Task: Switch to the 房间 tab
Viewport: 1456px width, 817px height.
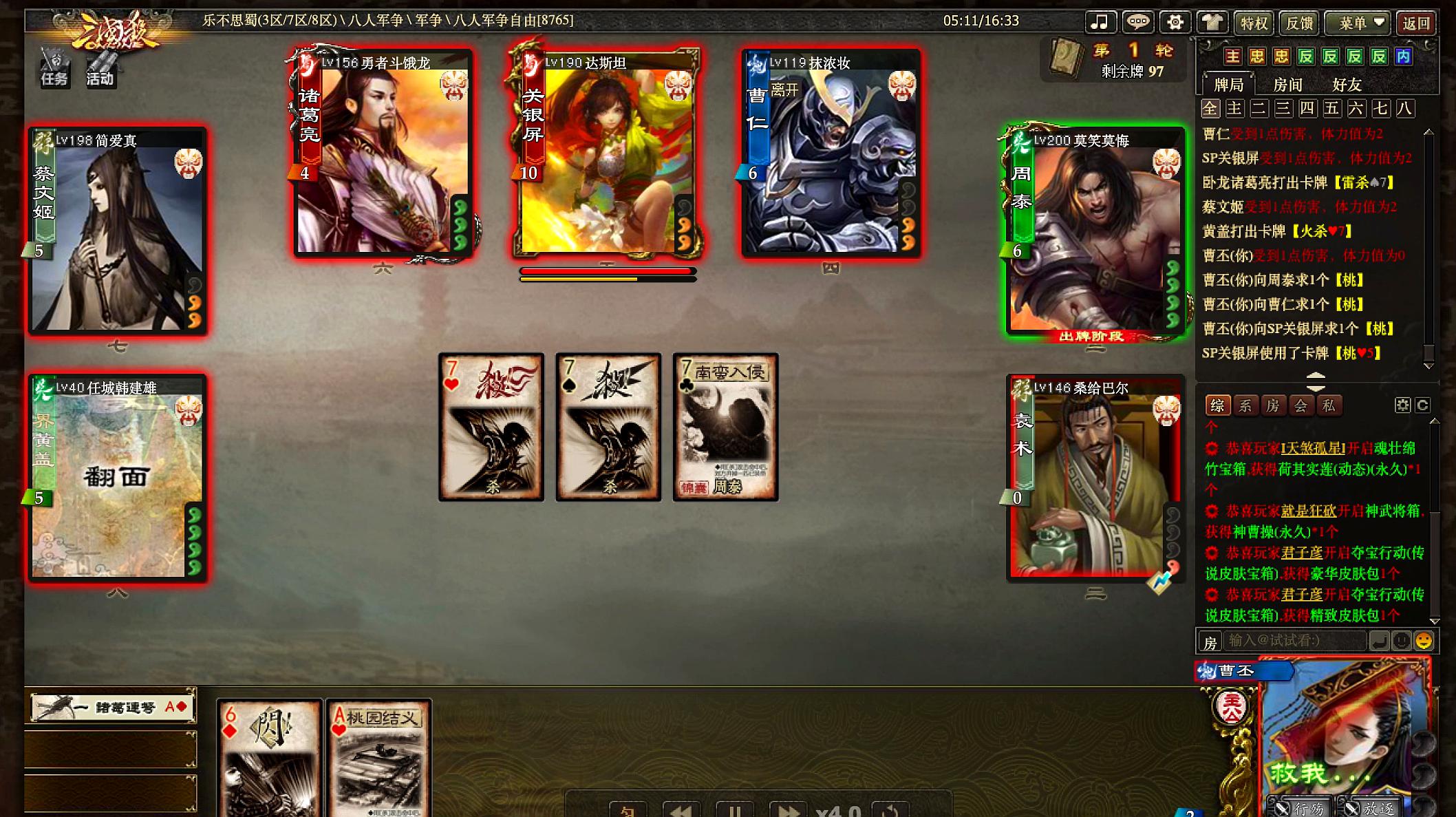Action: pyautogui.click(x=1287, y=85)
